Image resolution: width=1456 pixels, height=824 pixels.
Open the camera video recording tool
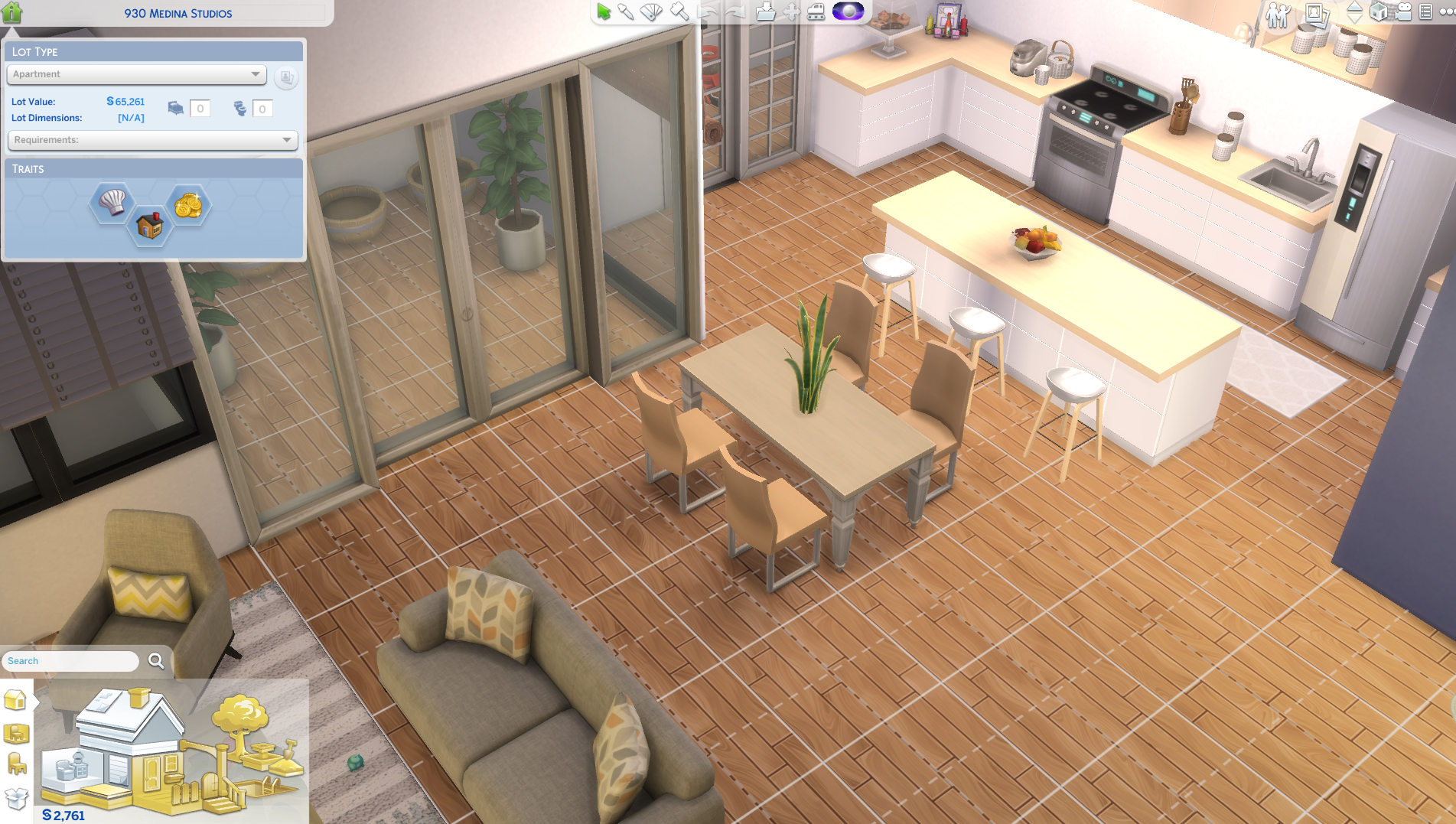1403,12
